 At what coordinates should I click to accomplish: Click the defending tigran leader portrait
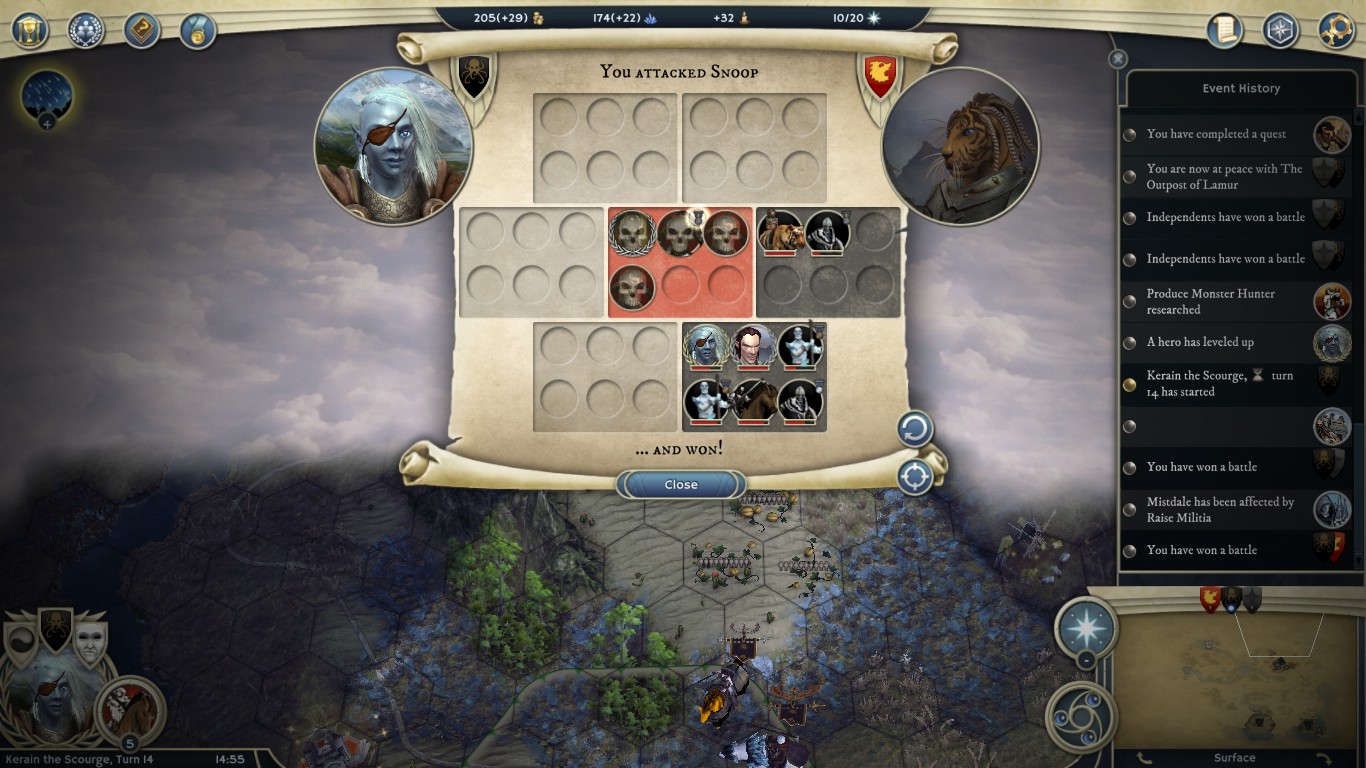[x=960, y=146]
